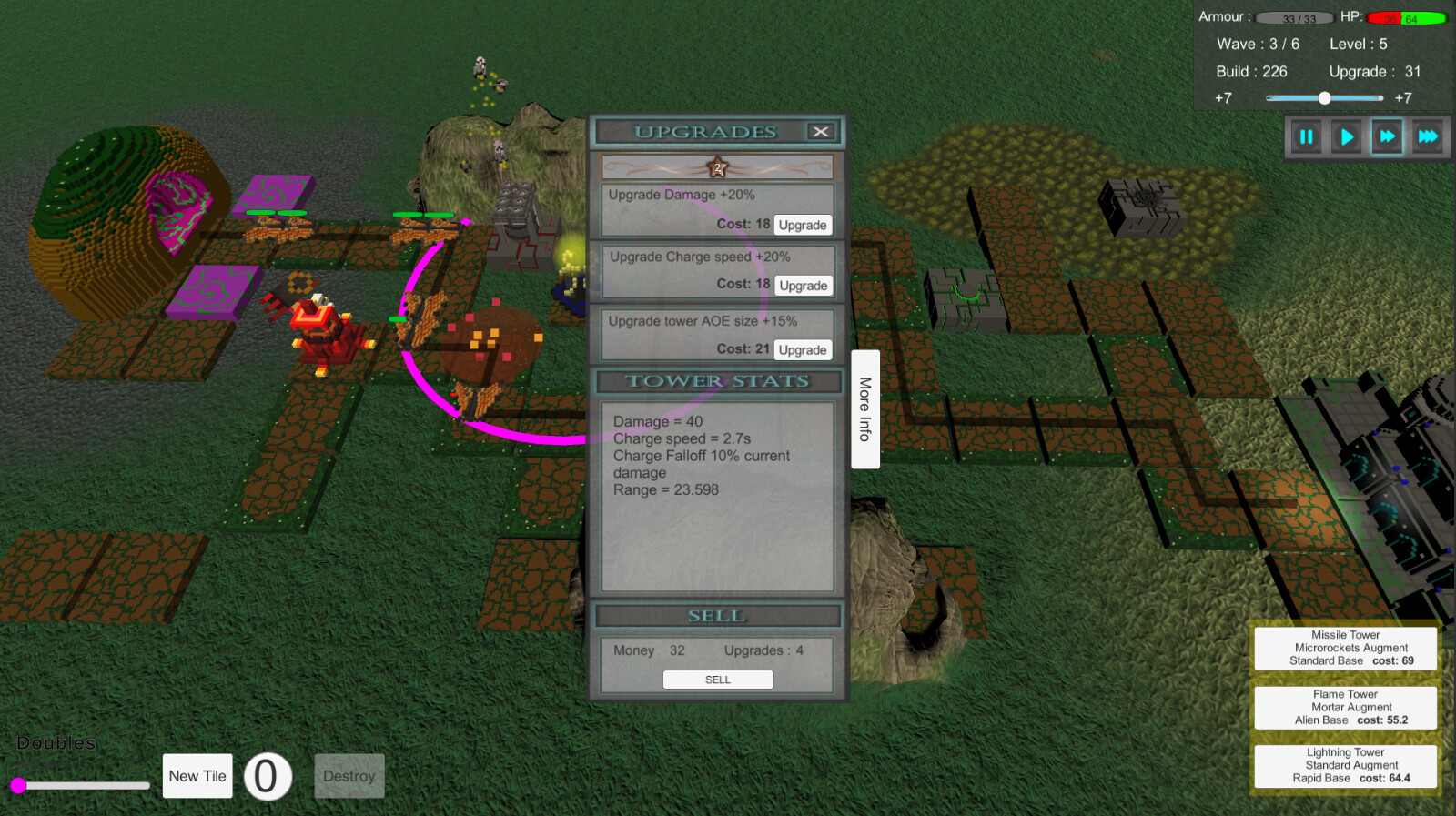Upgrade Damage +20% for 18
This screenshot has width=1456, height=816.
[x=803, y=224]
